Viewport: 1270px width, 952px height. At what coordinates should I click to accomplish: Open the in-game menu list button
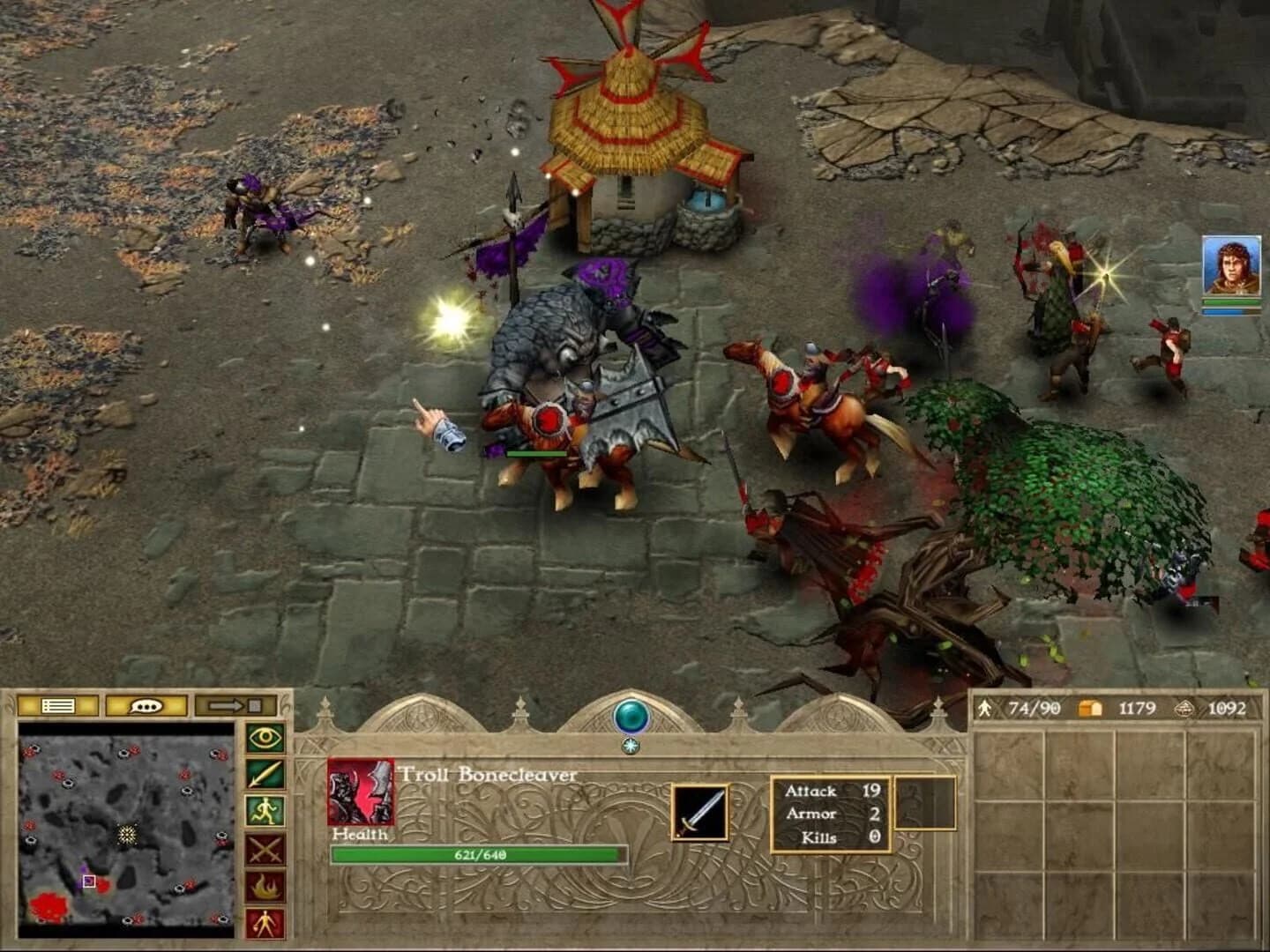58,705
